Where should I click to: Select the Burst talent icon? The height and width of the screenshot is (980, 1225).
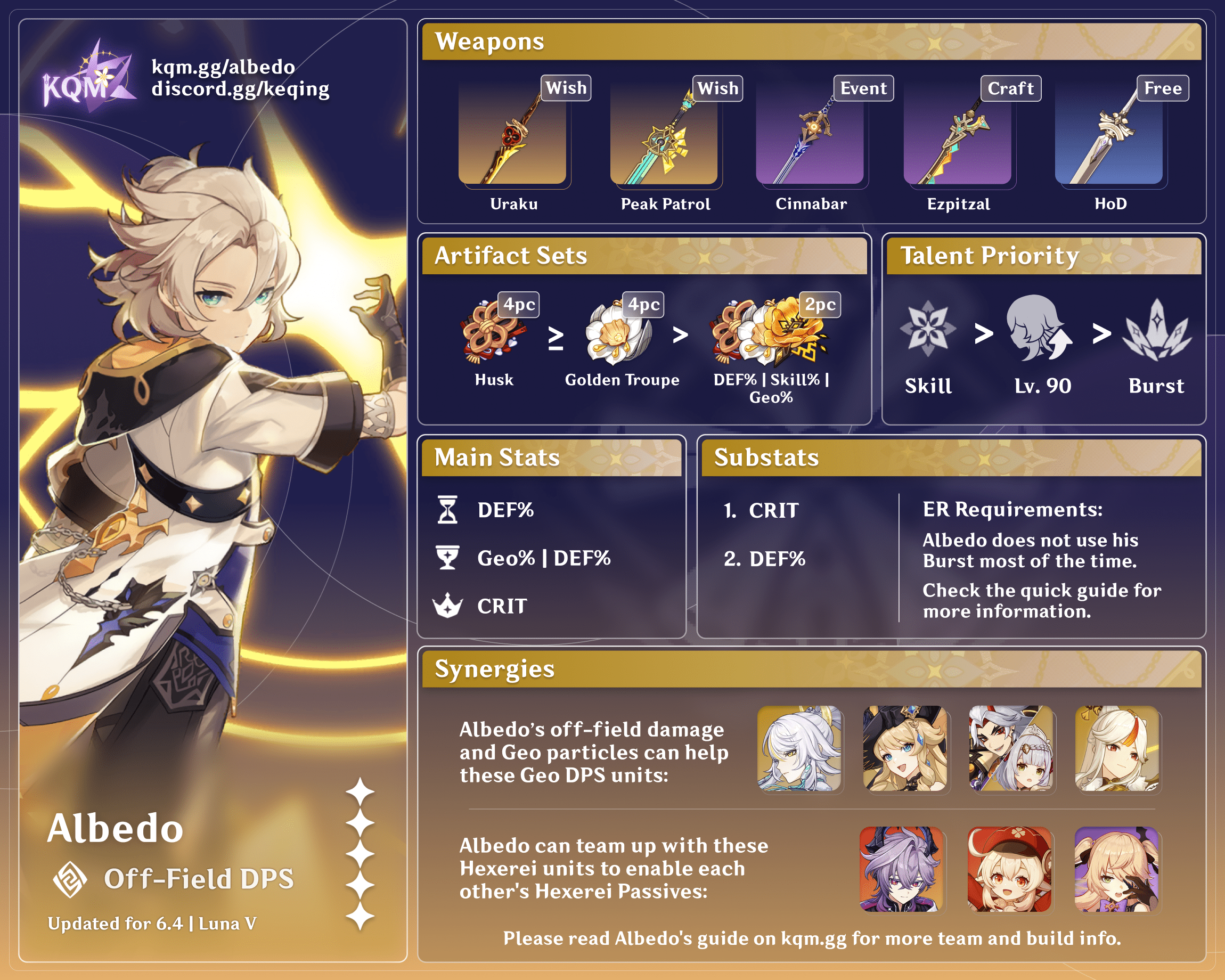1157,330
